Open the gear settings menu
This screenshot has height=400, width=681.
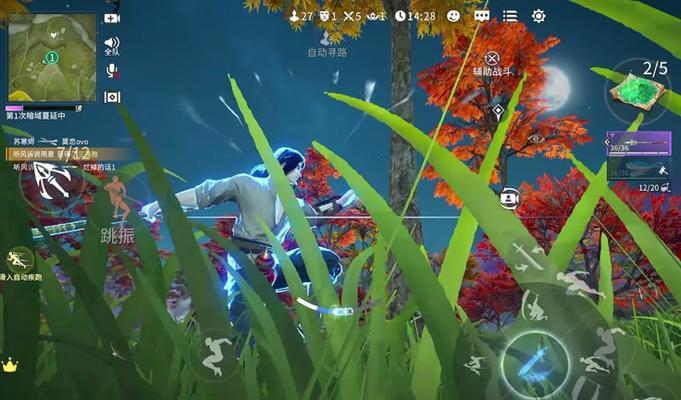tap(538, 16)
